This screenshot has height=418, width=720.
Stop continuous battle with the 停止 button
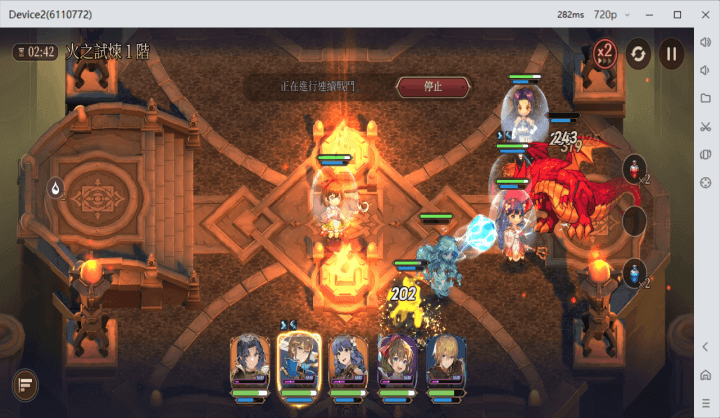(x=433, y=87)
